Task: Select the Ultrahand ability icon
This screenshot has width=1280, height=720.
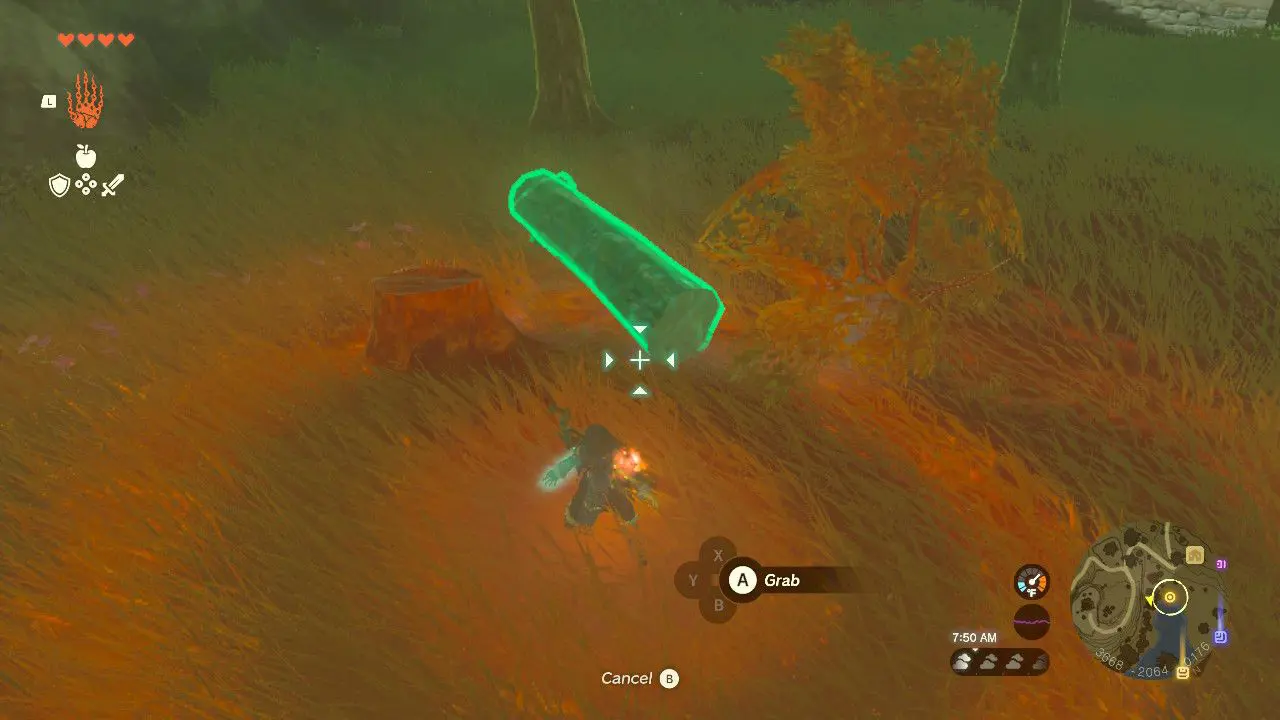Action: (x=85, y=100)
